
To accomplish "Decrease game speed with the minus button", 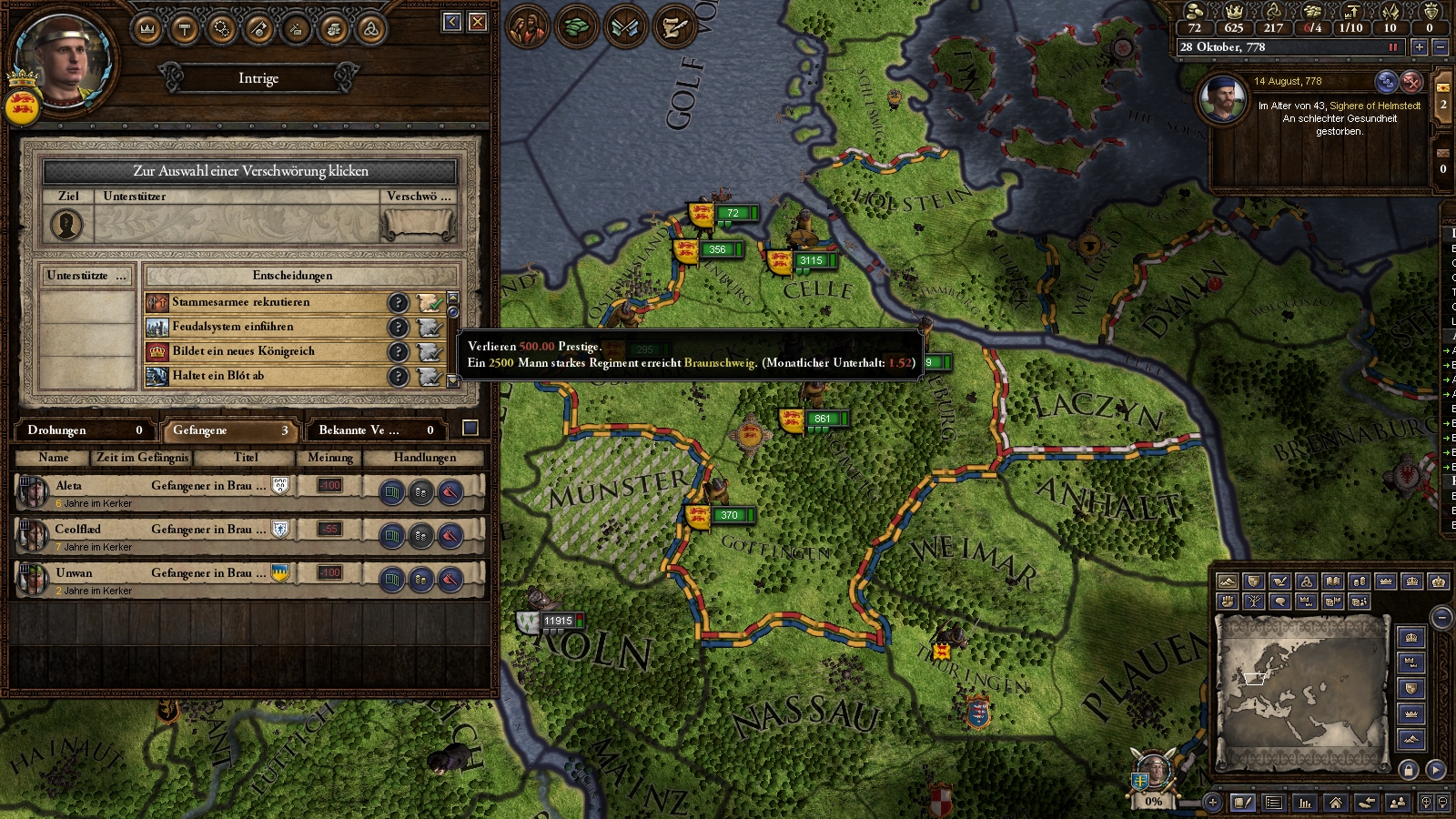I will [x=1440, y=47].
